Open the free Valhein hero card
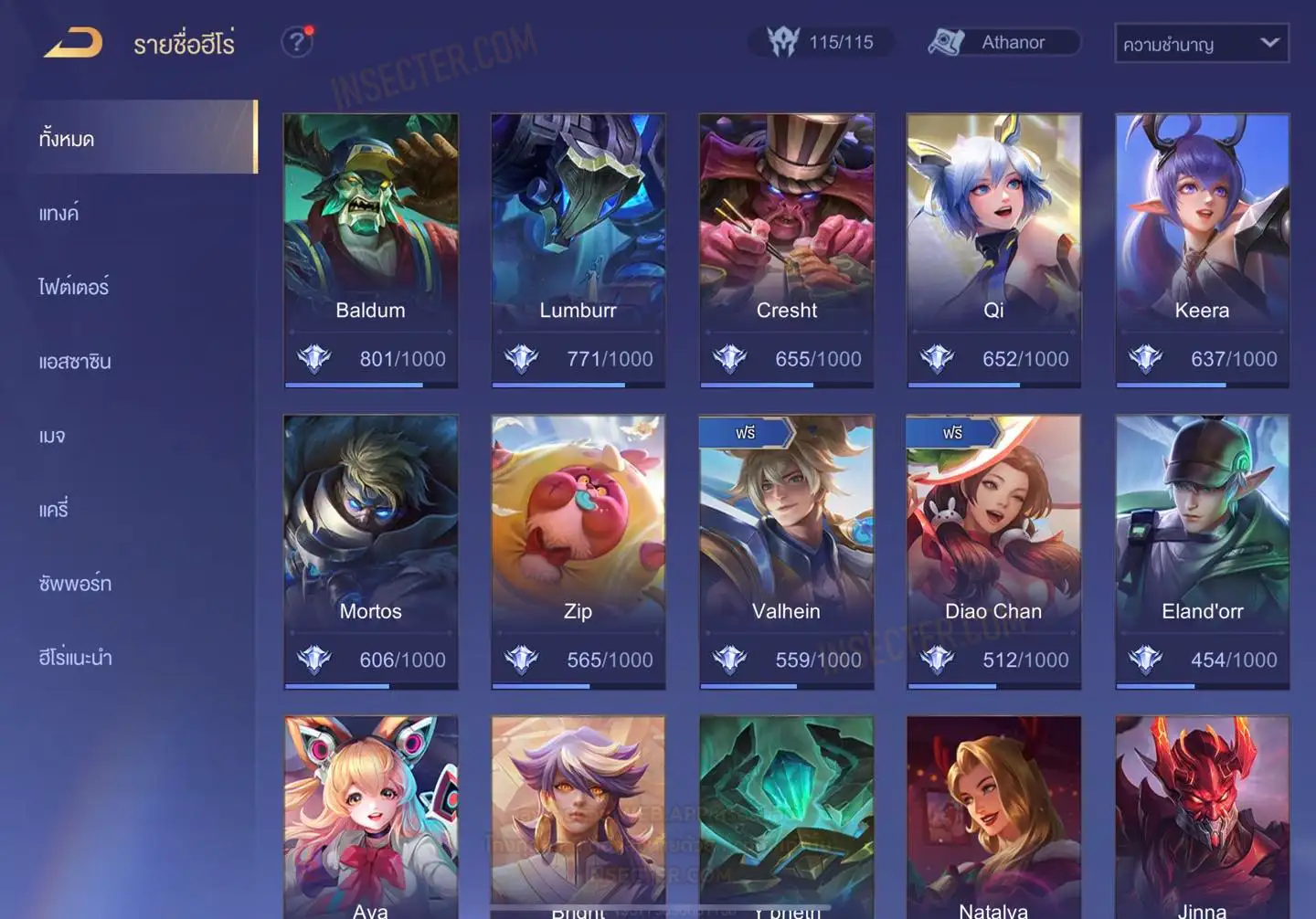 coord(786,551)
